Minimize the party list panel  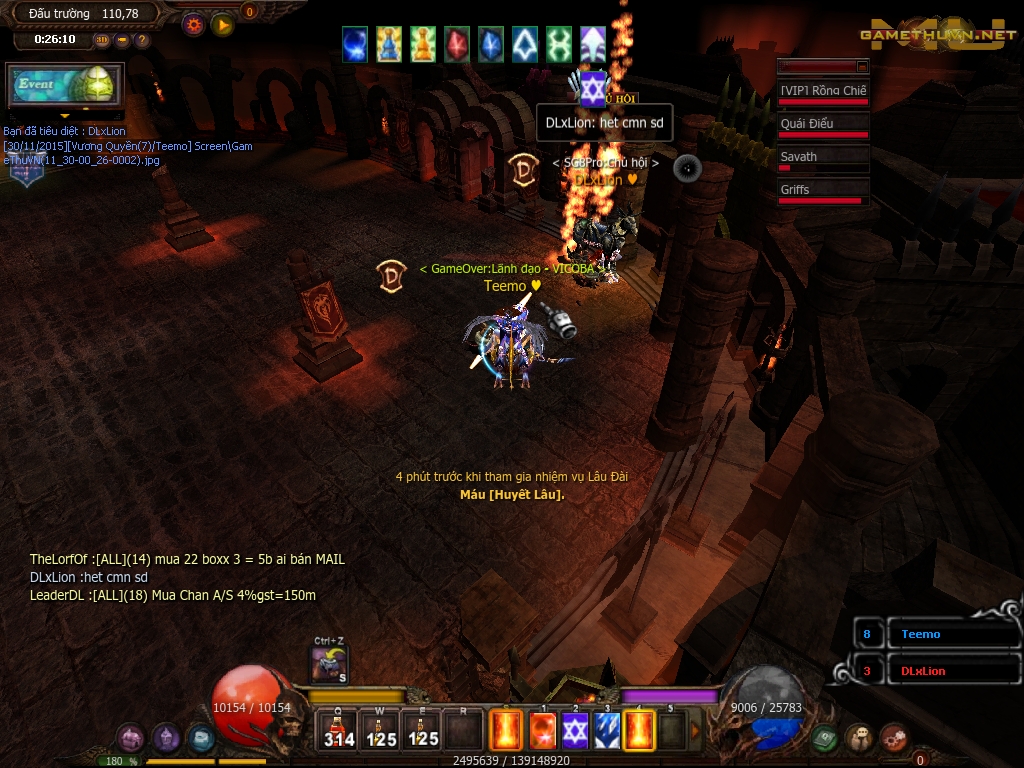point(862,66)
